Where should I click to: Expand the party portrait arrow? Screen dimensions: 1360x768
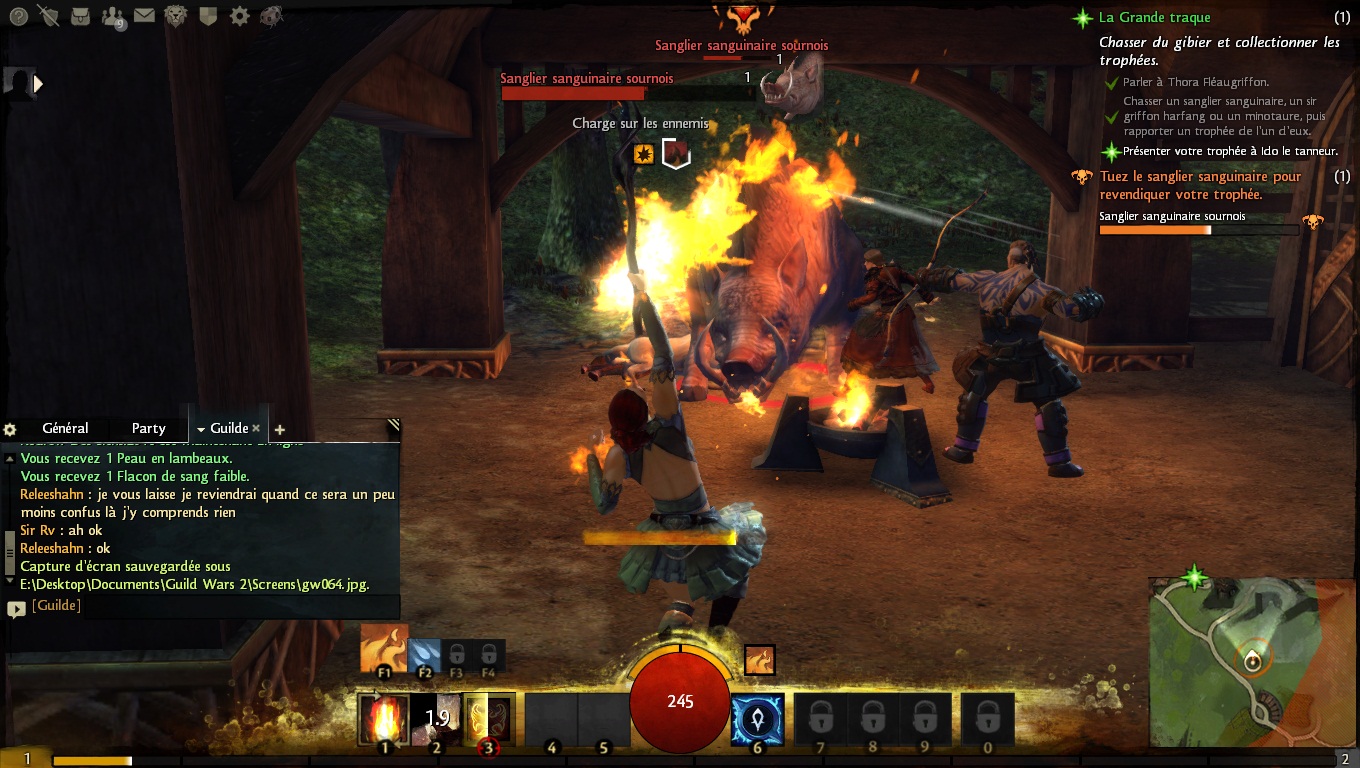pos(38,85)
